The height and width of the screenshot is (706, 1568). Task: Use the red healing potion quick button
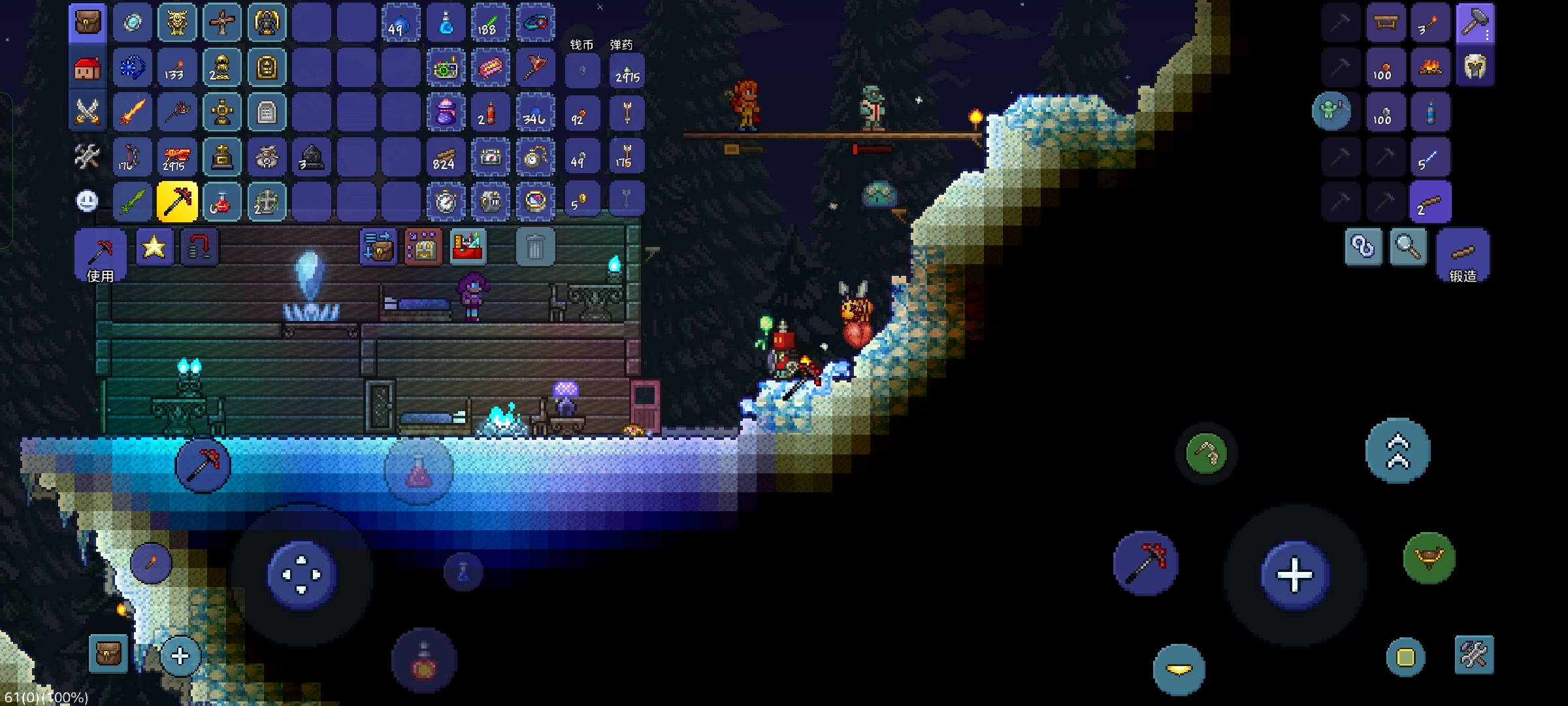pyautogui.click(x=423, y=662)
